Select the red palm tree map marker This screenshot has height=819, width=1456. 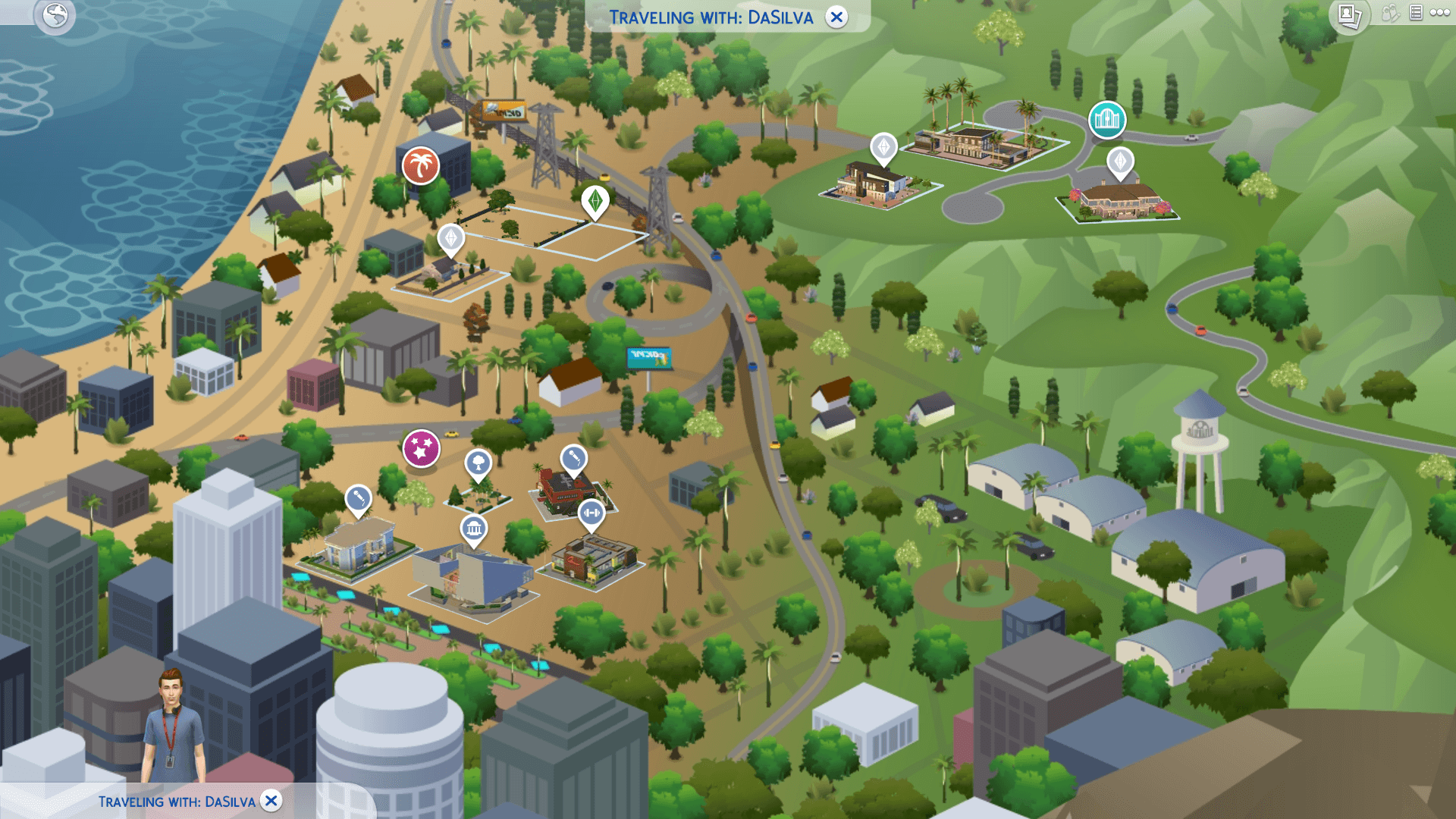point(421,165)
